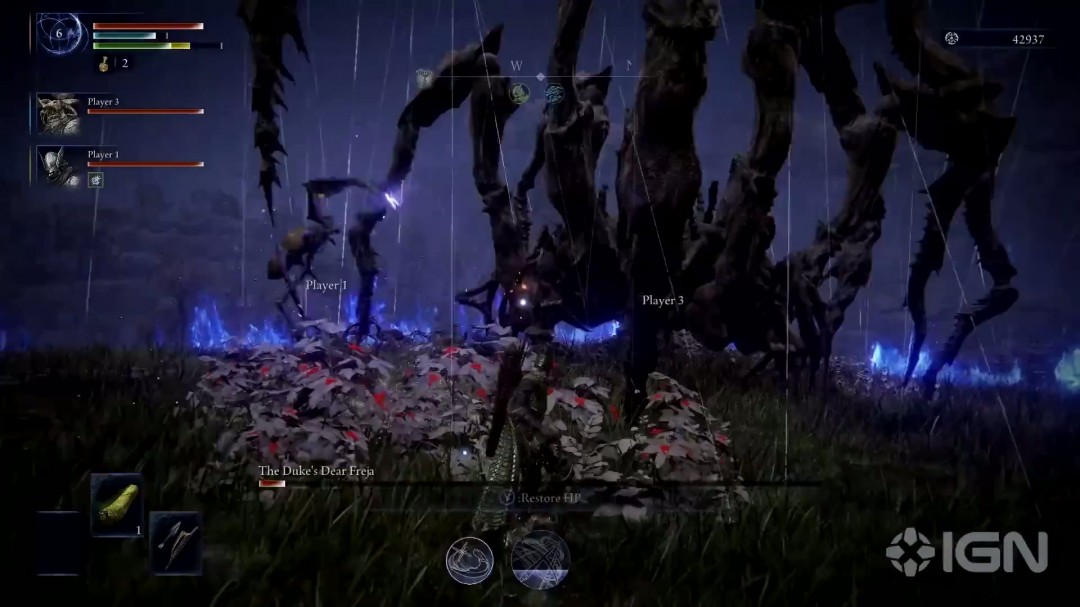The height and width of the screenshot is (607, 1080).
Task: Click the pale marker at compass's left end
Action: 425,80
